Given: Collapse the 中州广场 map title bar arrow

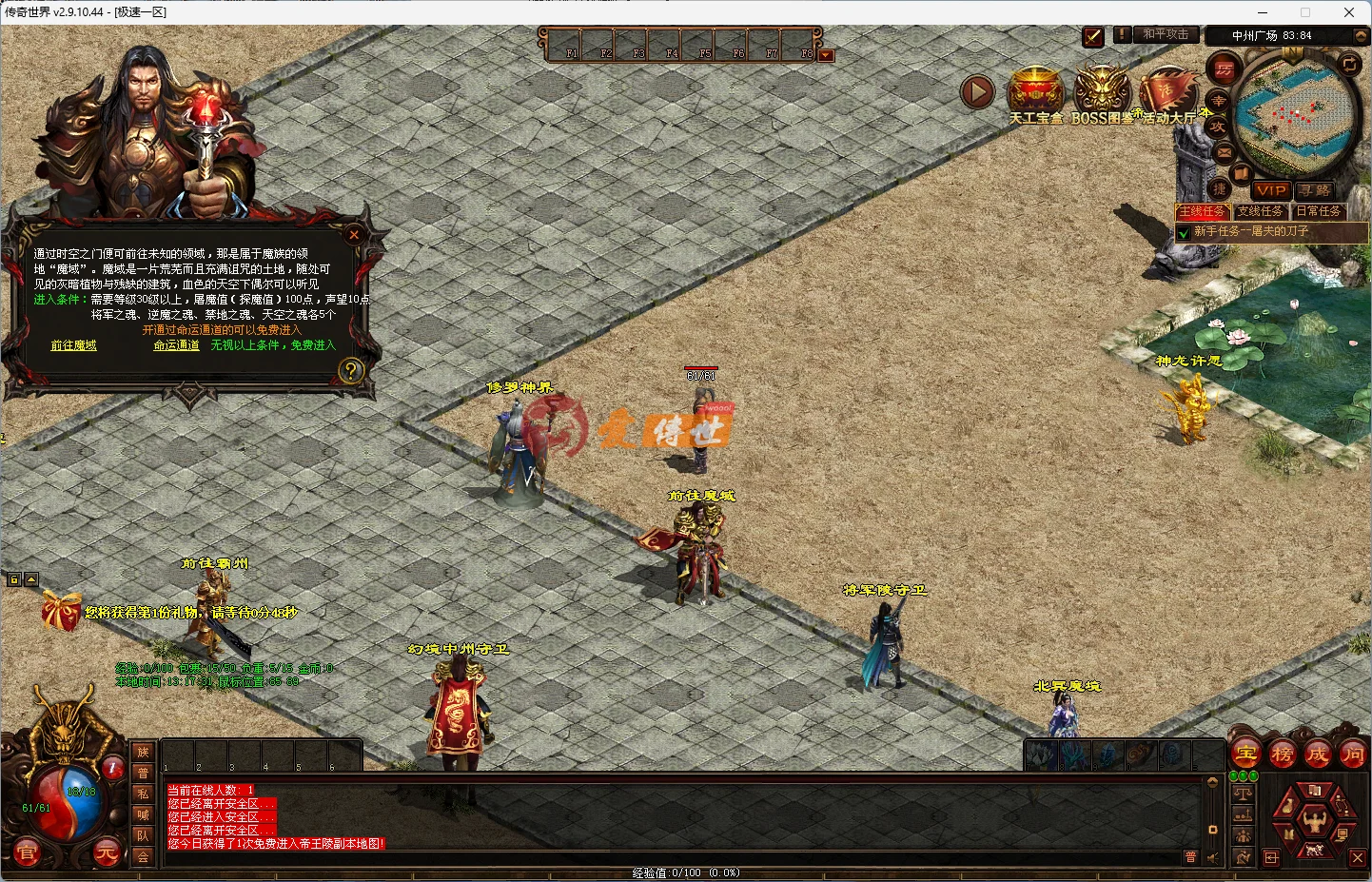Looking at the screenshot, I should [x=1360, y=34].
